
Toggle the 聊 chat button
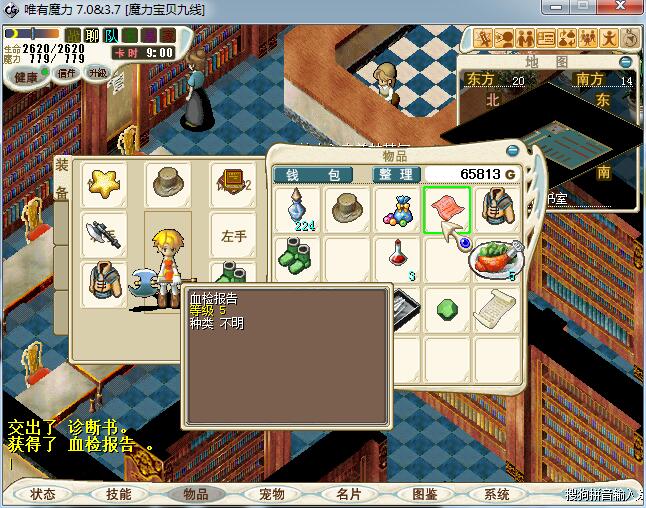pyautogui.click(x=92, y=36)
